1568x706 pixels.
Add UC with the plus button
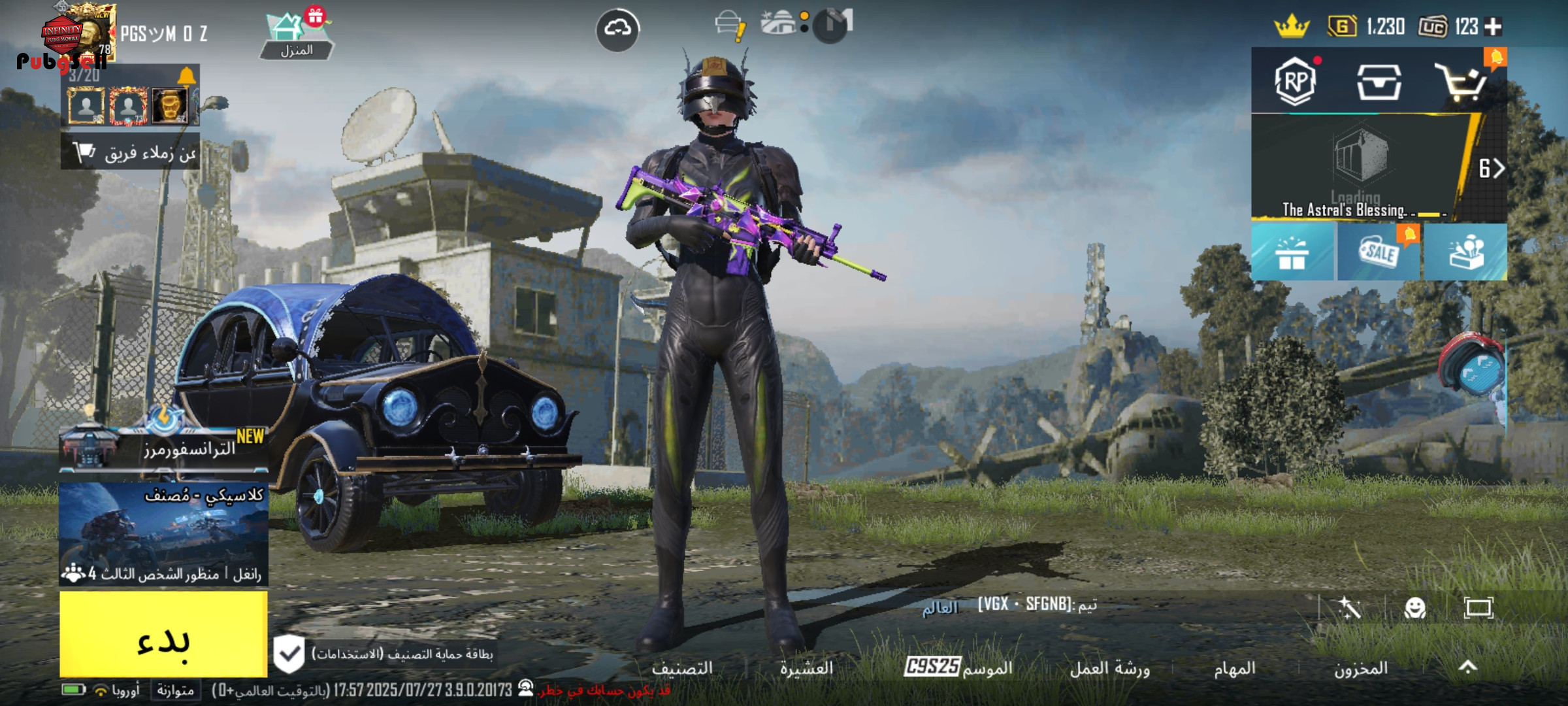(x=1494, y=27)
